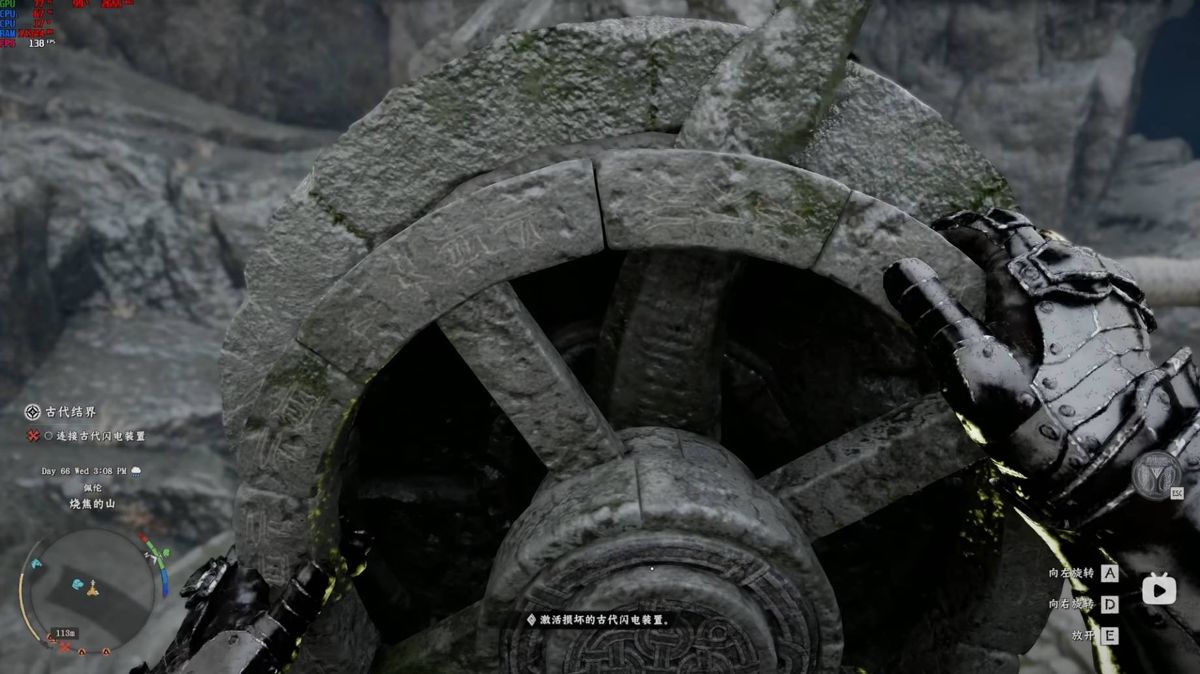1200x674 pixels.
Task: Click the red X marker on minimap edge
Action: [x=65, y=648]
